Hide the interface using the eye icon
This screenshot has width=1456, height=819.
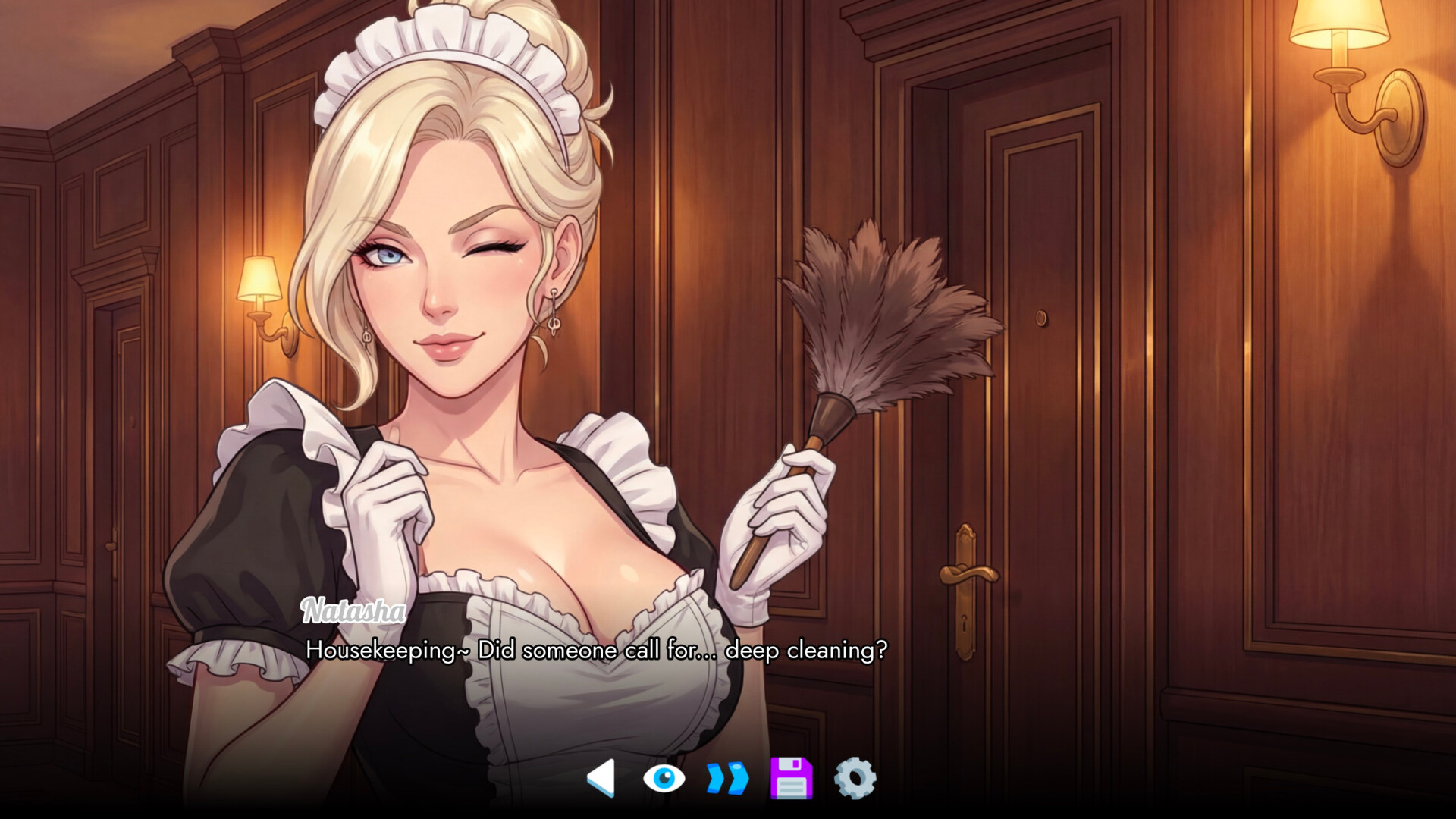(664, 779)
